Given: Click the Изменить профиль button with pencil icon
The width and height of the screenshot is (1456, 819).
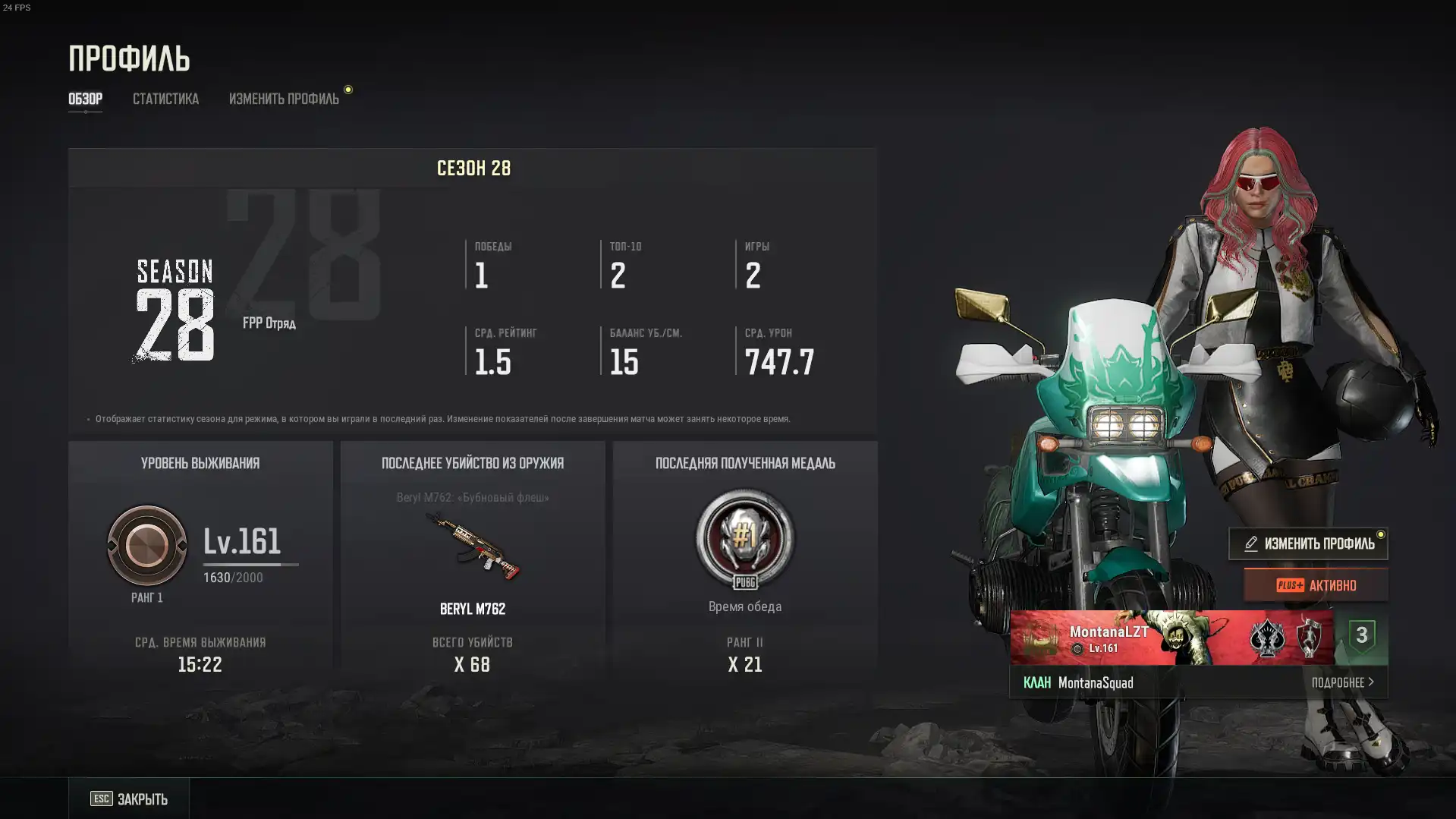Looking at the screenshot, I should [x=1308, y=543].
